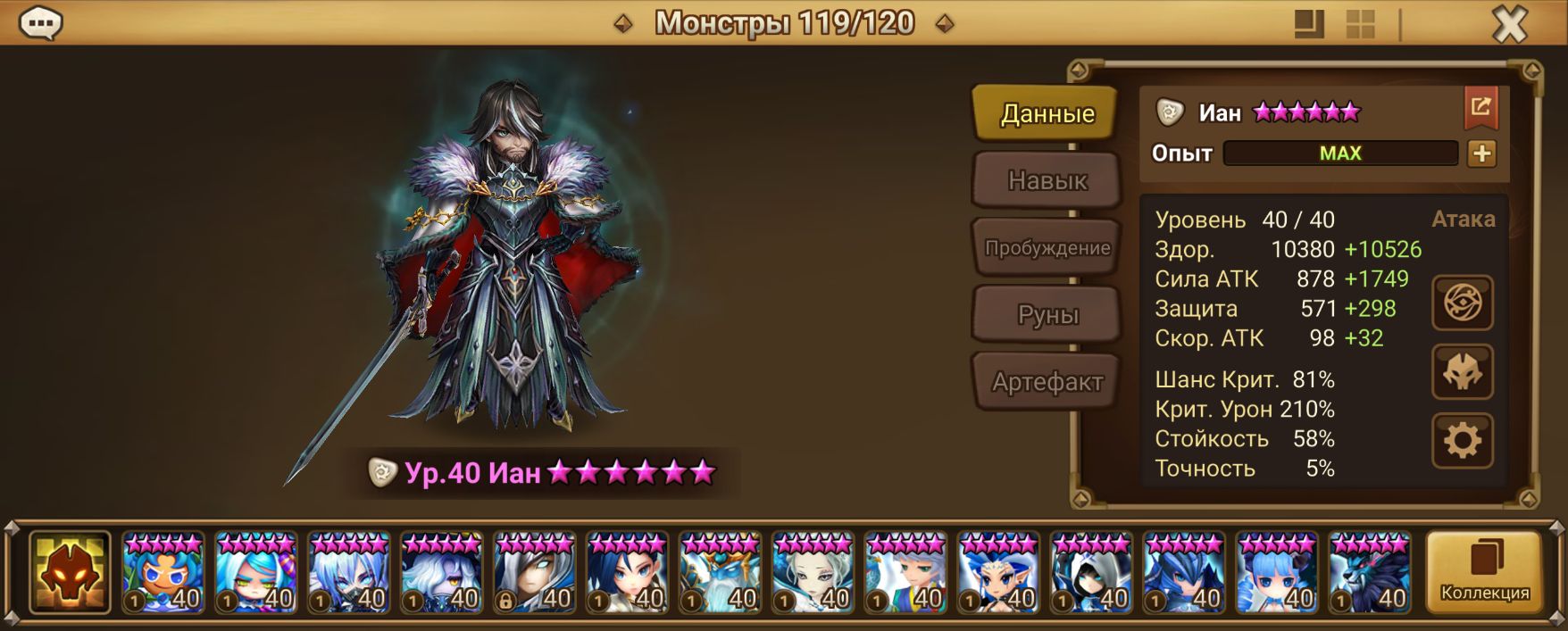
Task: Select the Пробуждение tab
Action: coord(1047,248)
